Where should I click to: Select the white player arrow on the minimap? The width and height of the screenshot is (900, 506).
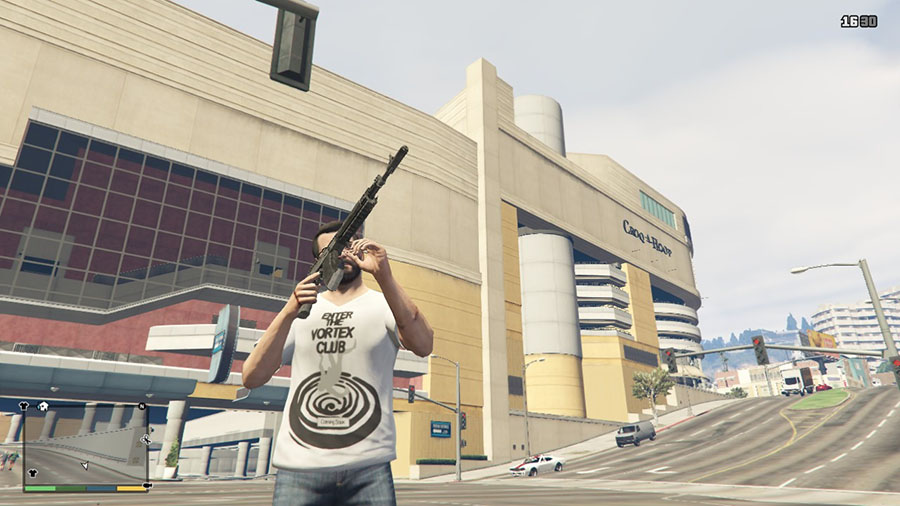[85, 465]
